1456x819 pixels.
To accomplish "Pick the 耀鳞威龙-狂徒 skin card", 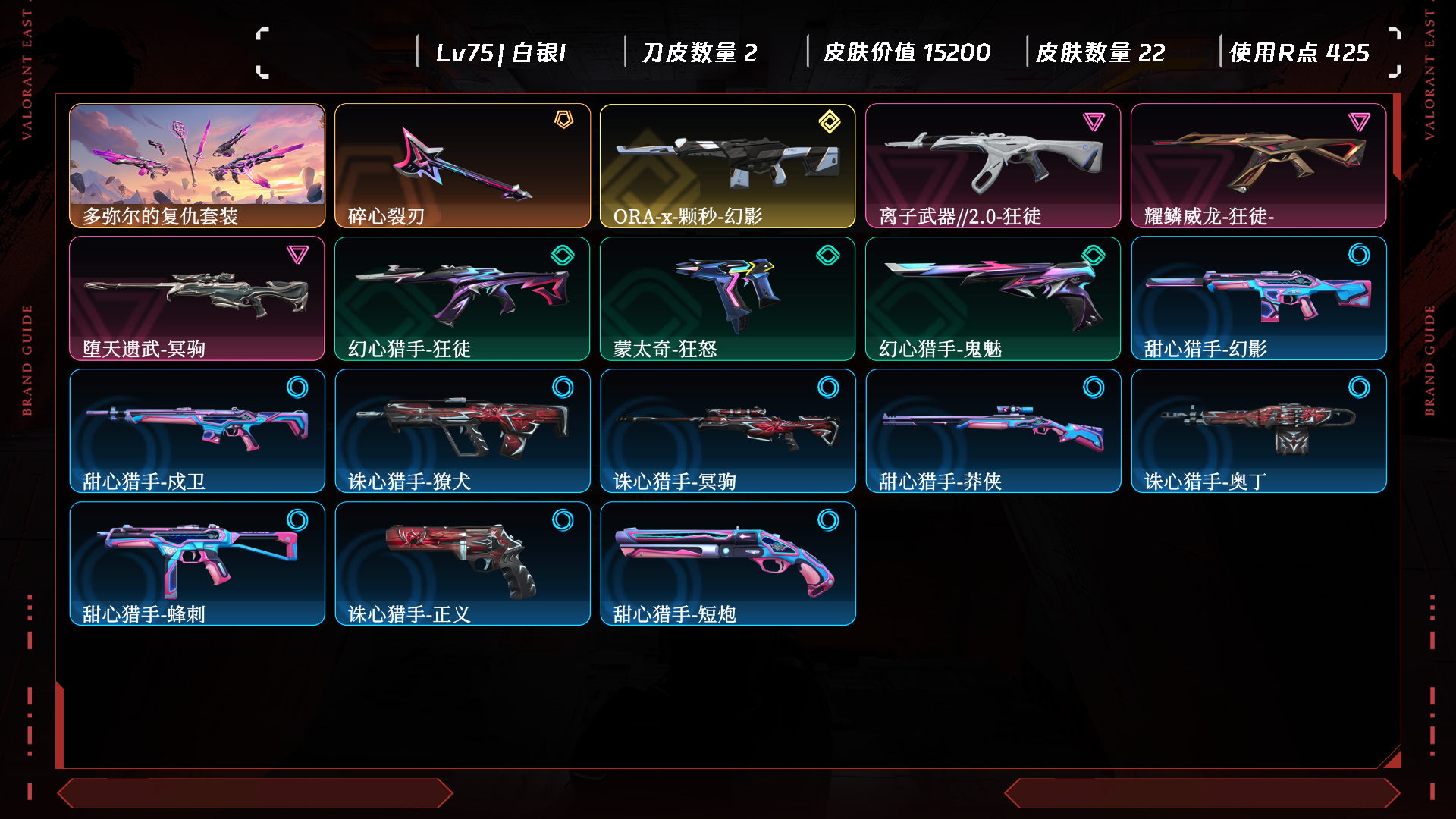I will click(x=1259, y=165).
